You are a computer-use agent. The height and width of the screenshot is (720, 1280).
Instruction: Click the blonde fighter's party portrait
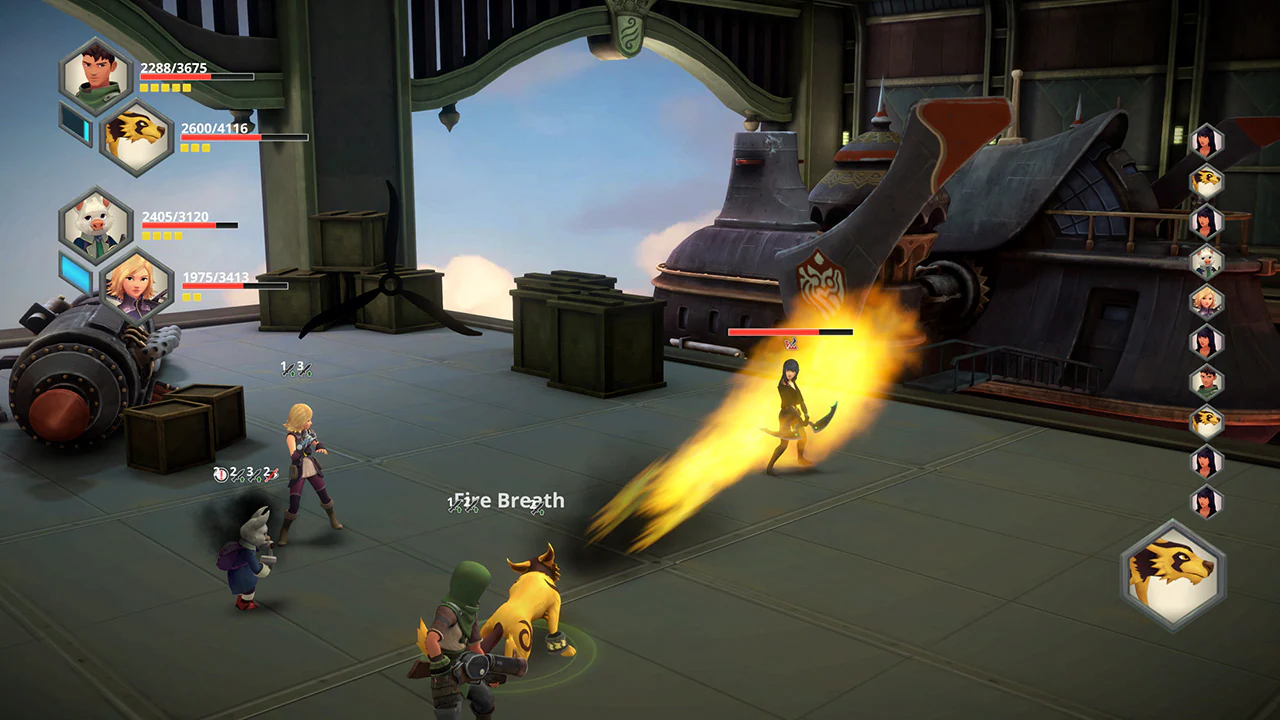point(138,288)
